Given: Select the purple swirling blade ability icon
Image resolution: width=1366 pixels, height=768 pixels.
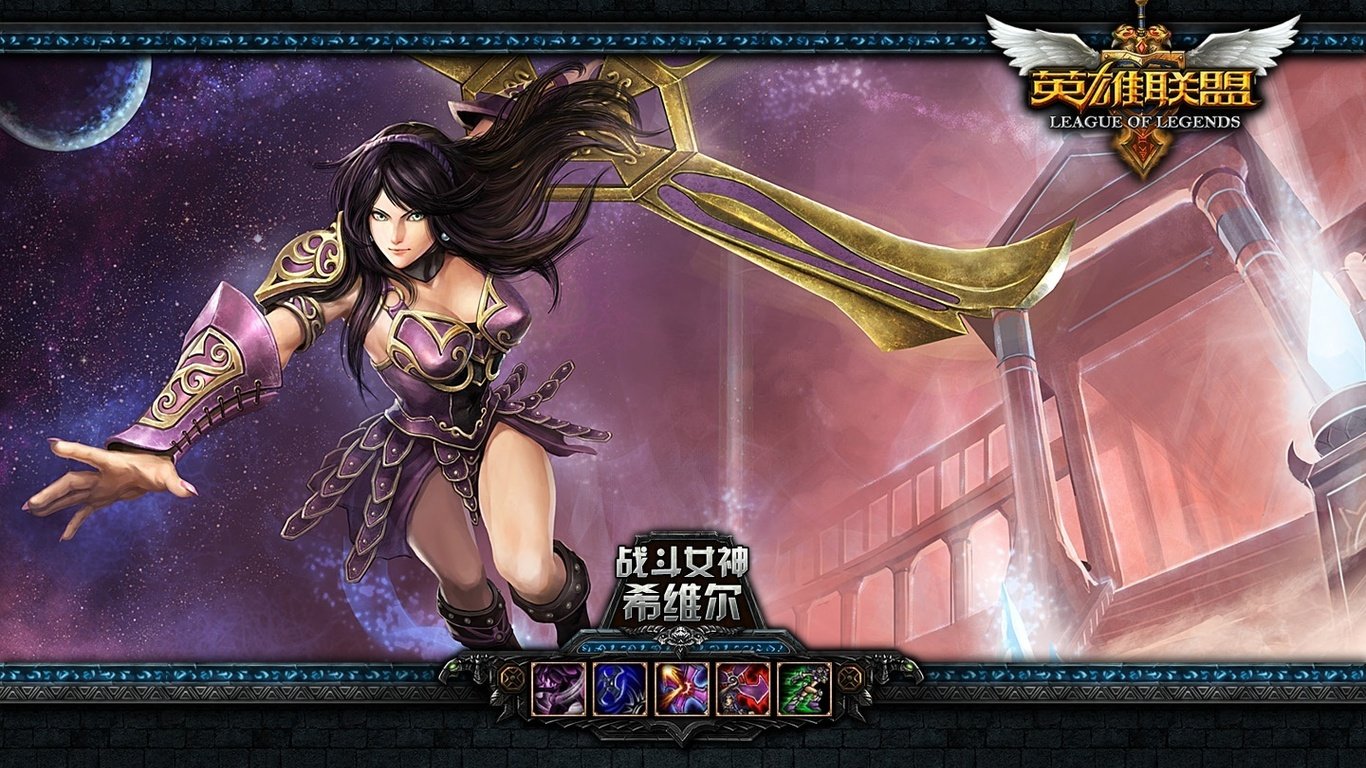Looking at the screenshot, I should (558, 688).
